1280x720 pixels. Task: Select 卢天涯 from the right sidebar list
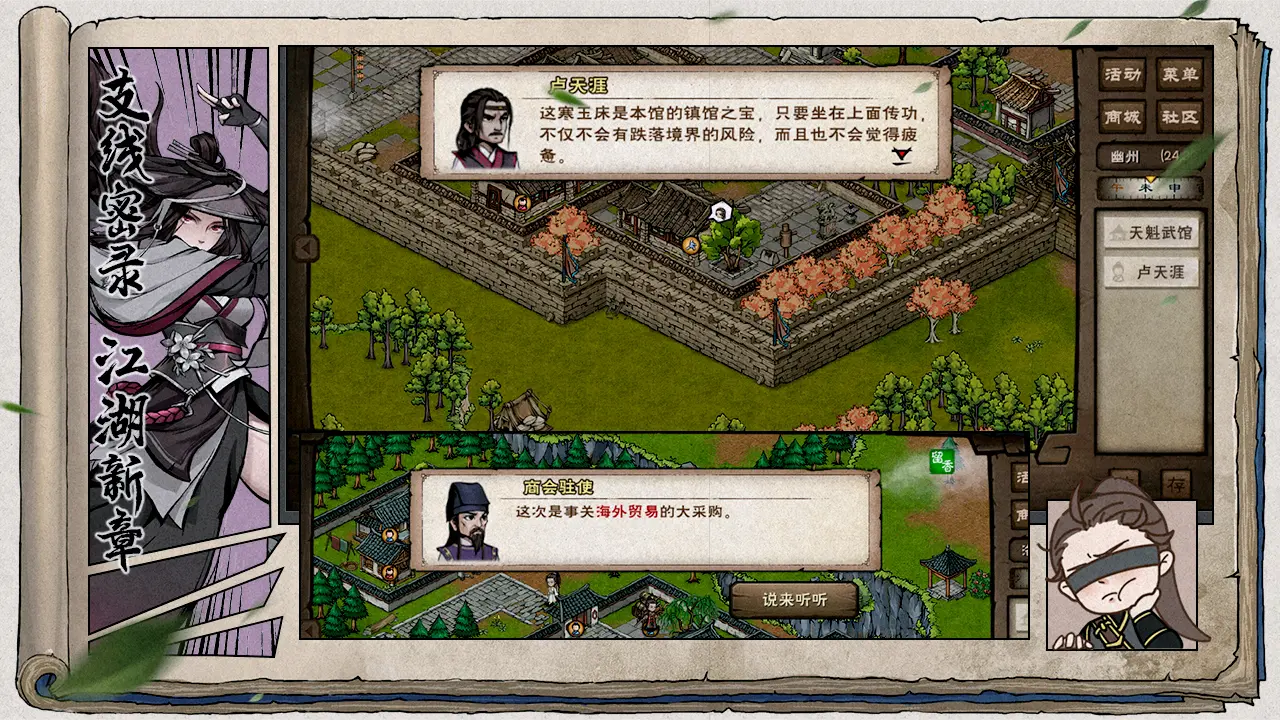pos(1151,271)
